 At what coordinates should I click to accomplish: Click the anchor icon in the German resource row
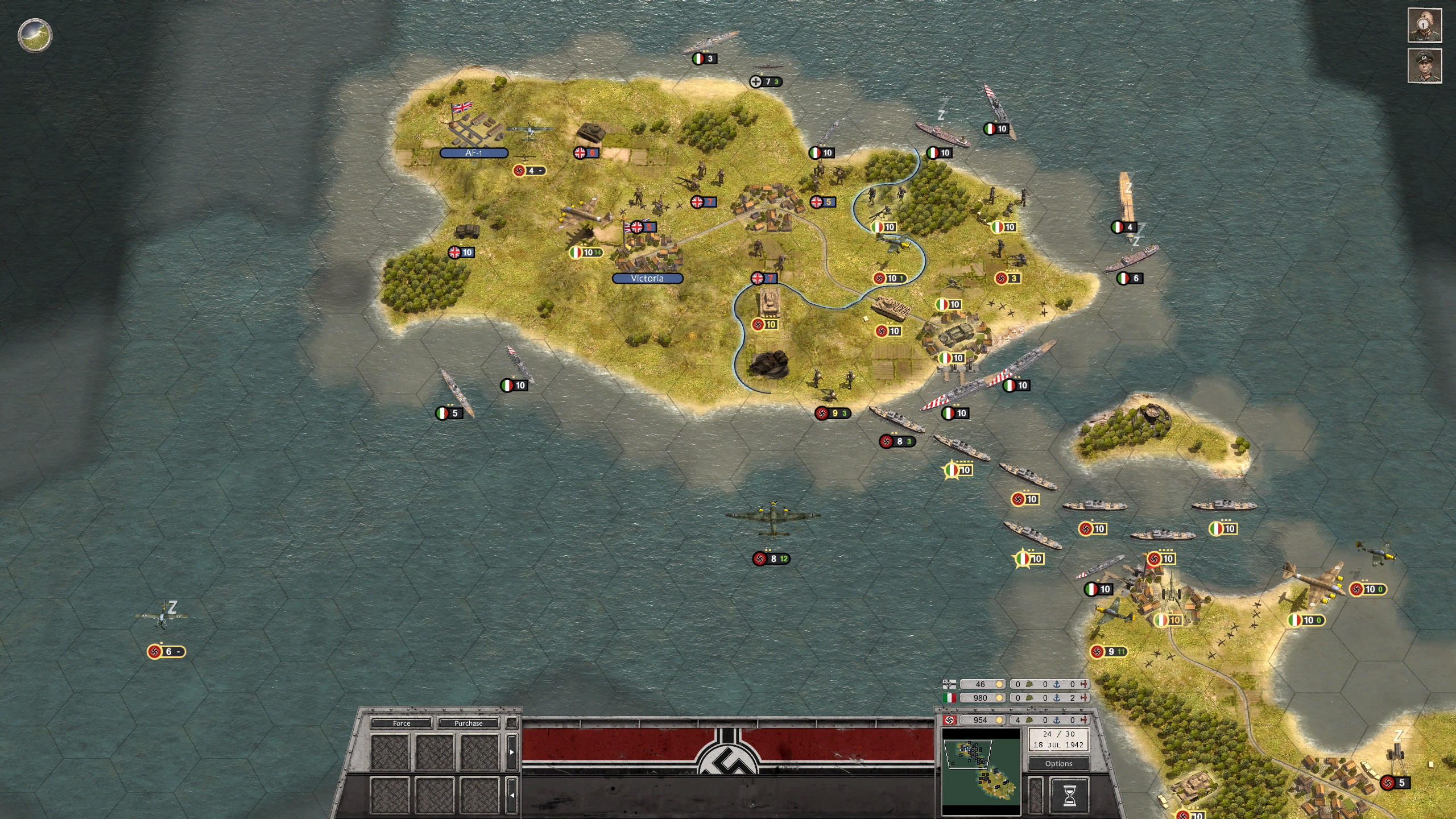coord(1057,721)
